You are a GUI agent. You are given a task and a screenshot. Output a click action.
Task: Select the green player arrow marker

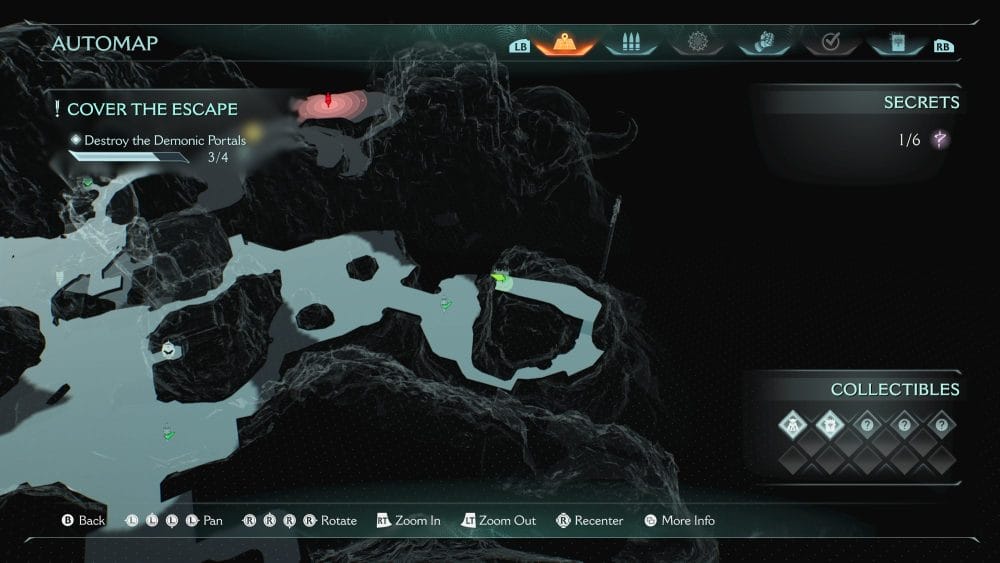click(x=501, y=279)
